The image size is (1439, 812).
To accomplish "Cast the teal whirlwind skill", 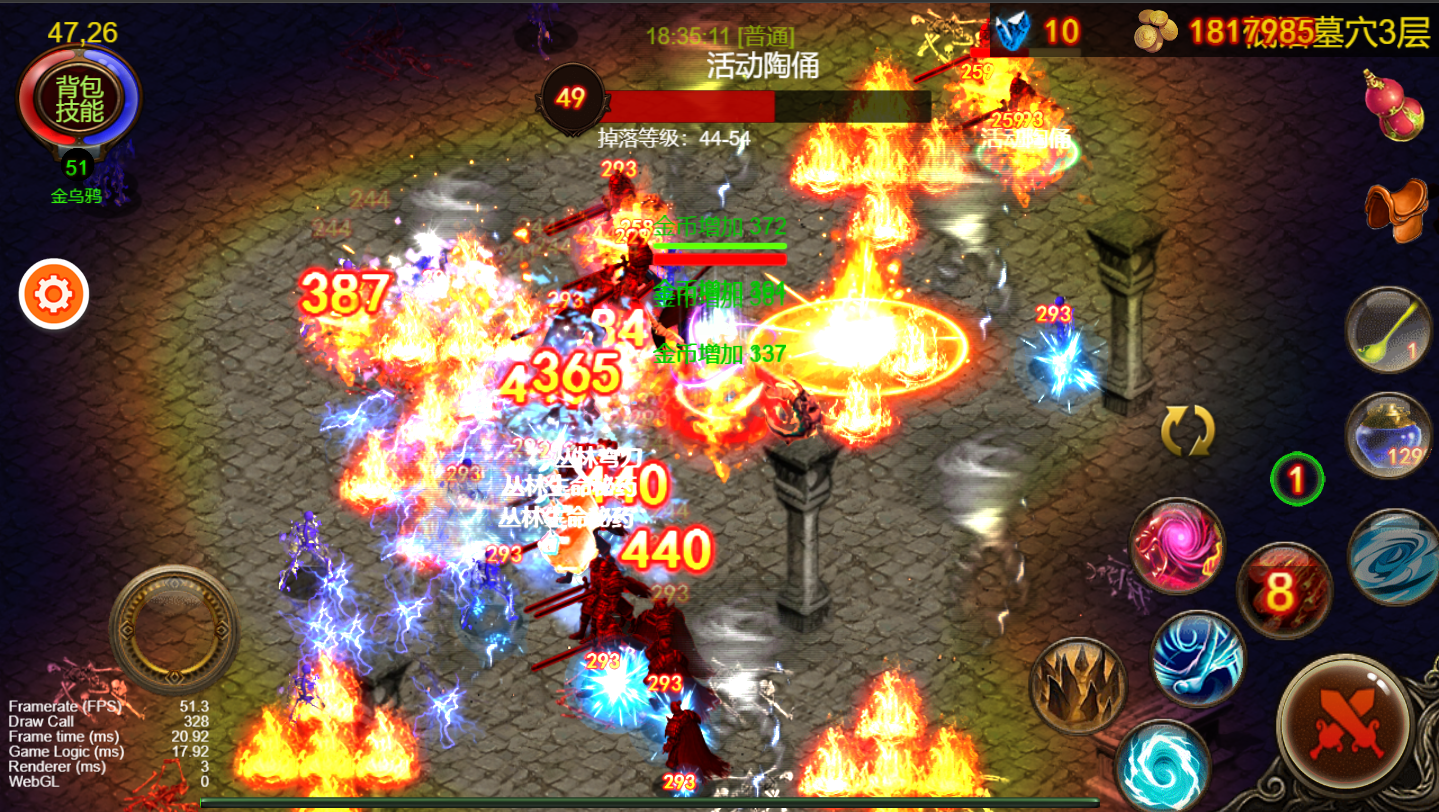I will tap(1393, 558).
